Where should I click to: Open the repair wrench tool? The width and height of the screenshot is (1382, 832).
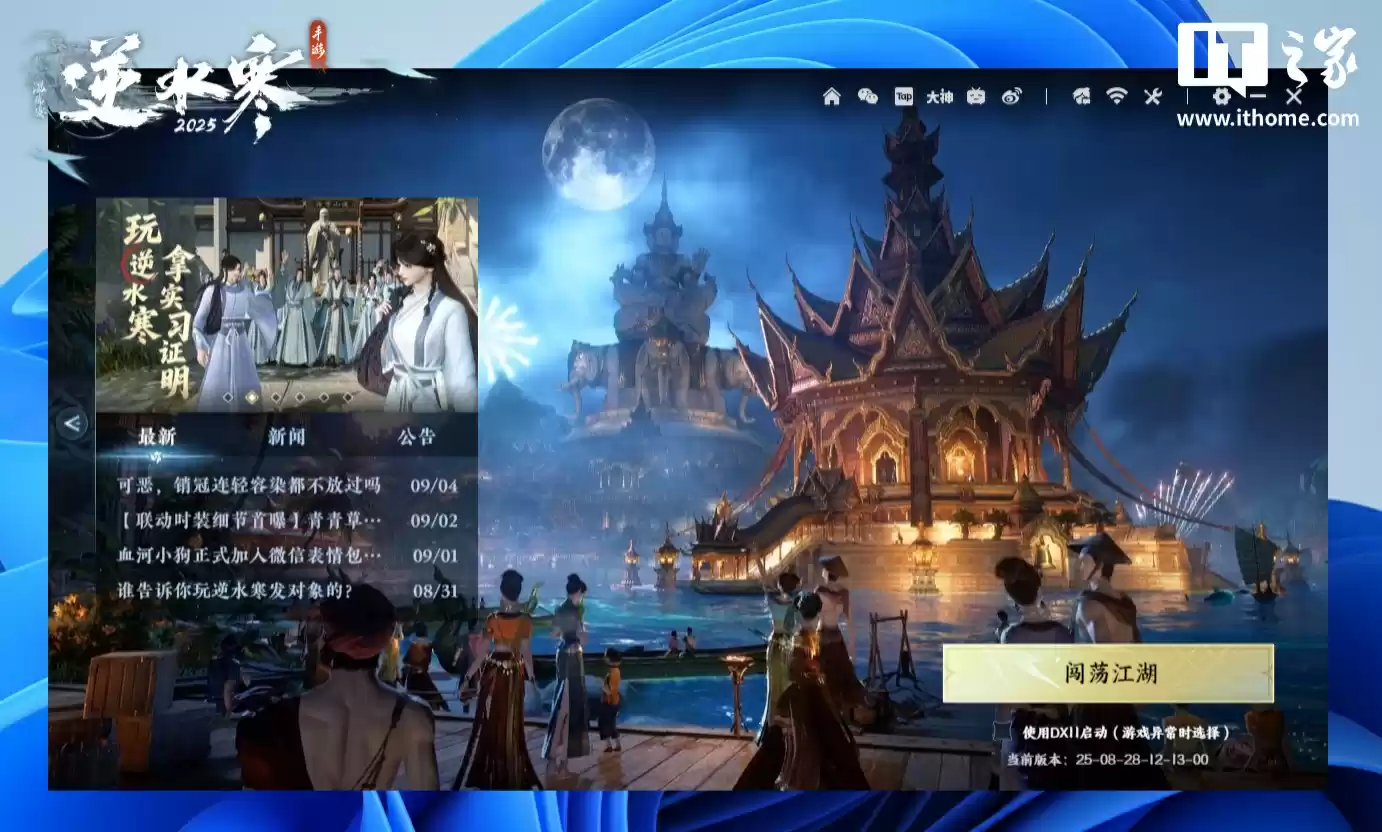pyautogui.click(x=1151, y=97)
